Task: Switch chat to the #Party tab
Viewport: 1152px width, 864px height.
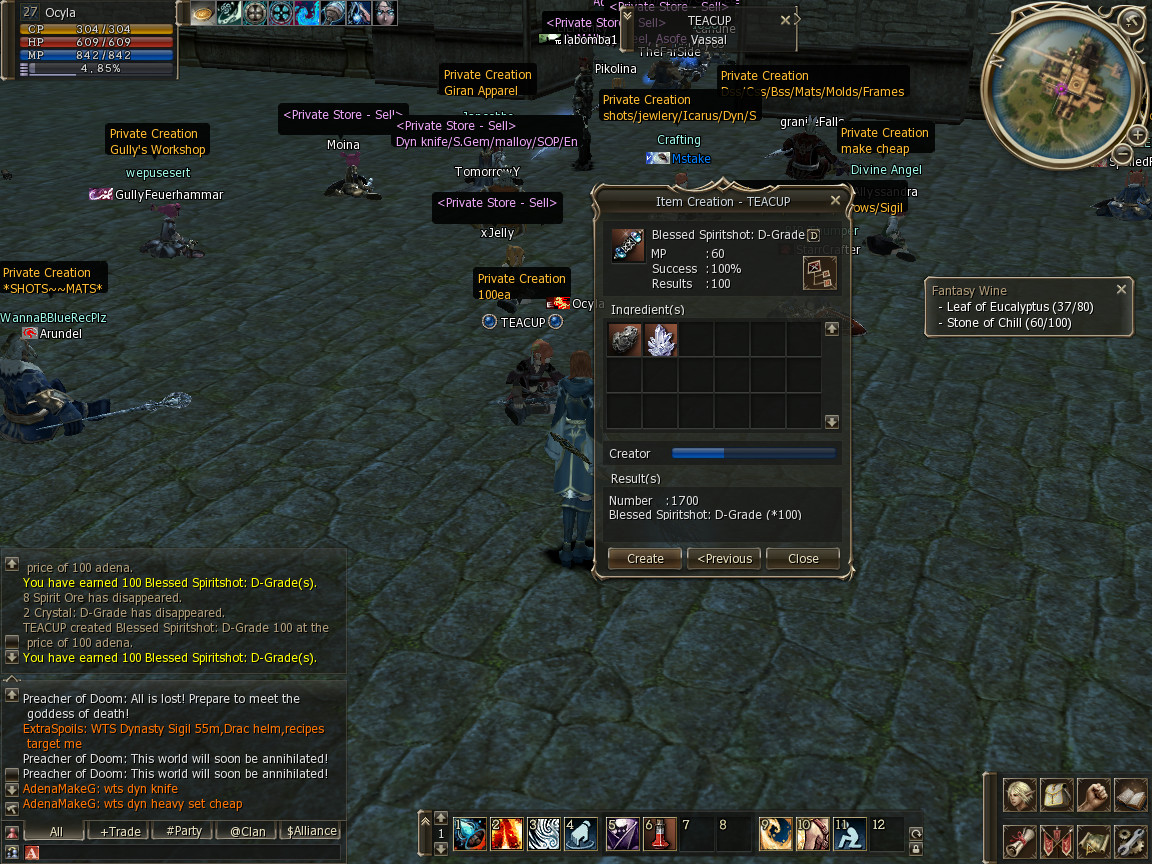Action: pyautogui.click(x=184, y=831)
